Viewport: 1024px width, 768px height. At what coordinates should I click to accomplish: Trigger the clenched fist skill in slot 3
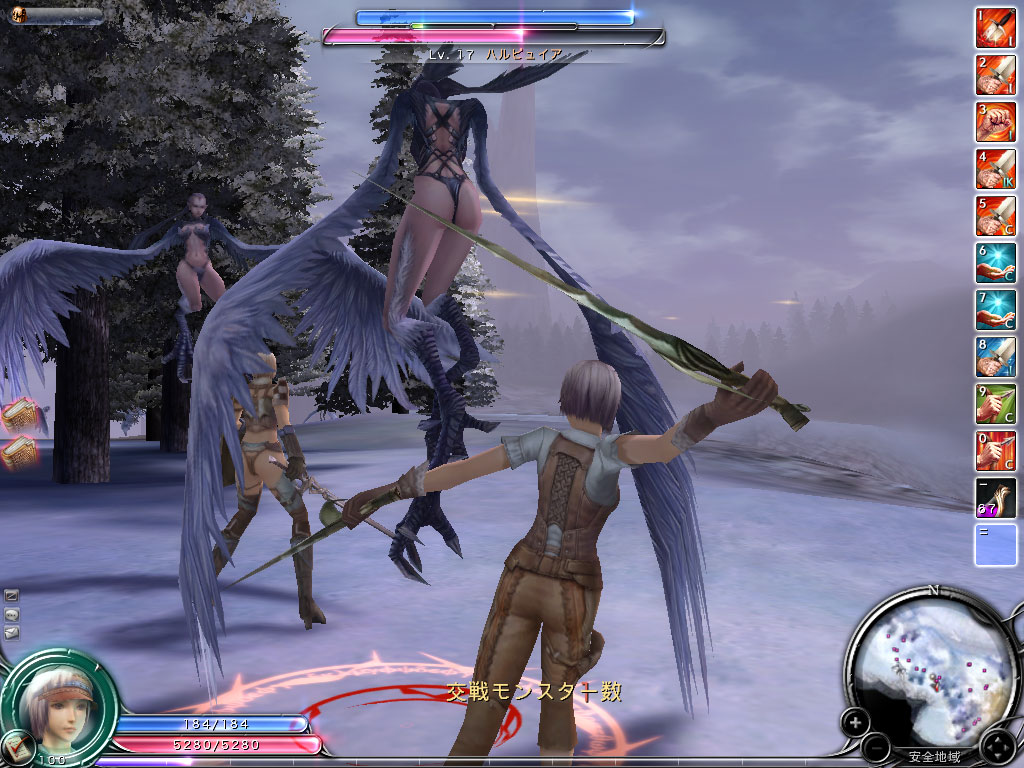point(995,122)
